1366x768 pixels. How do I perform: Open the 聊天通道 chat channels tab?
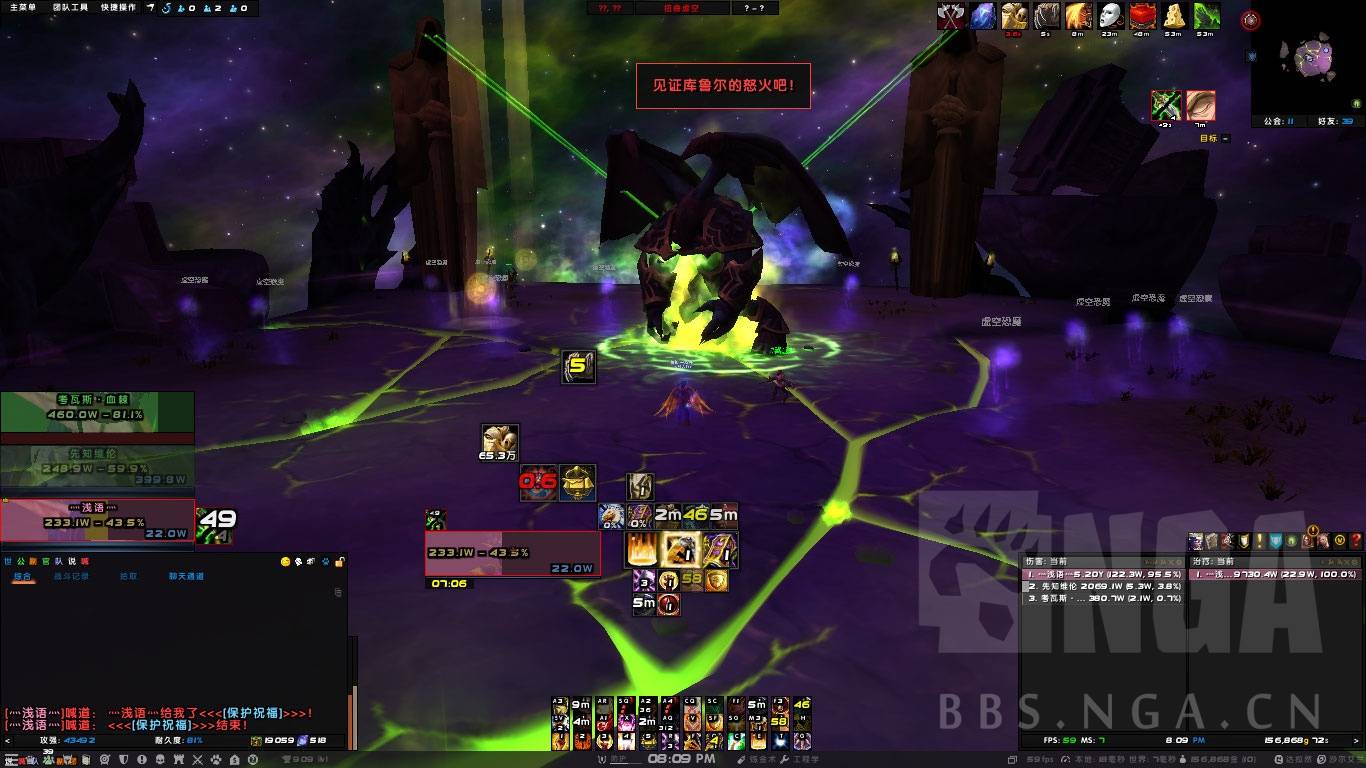point(186,577)
